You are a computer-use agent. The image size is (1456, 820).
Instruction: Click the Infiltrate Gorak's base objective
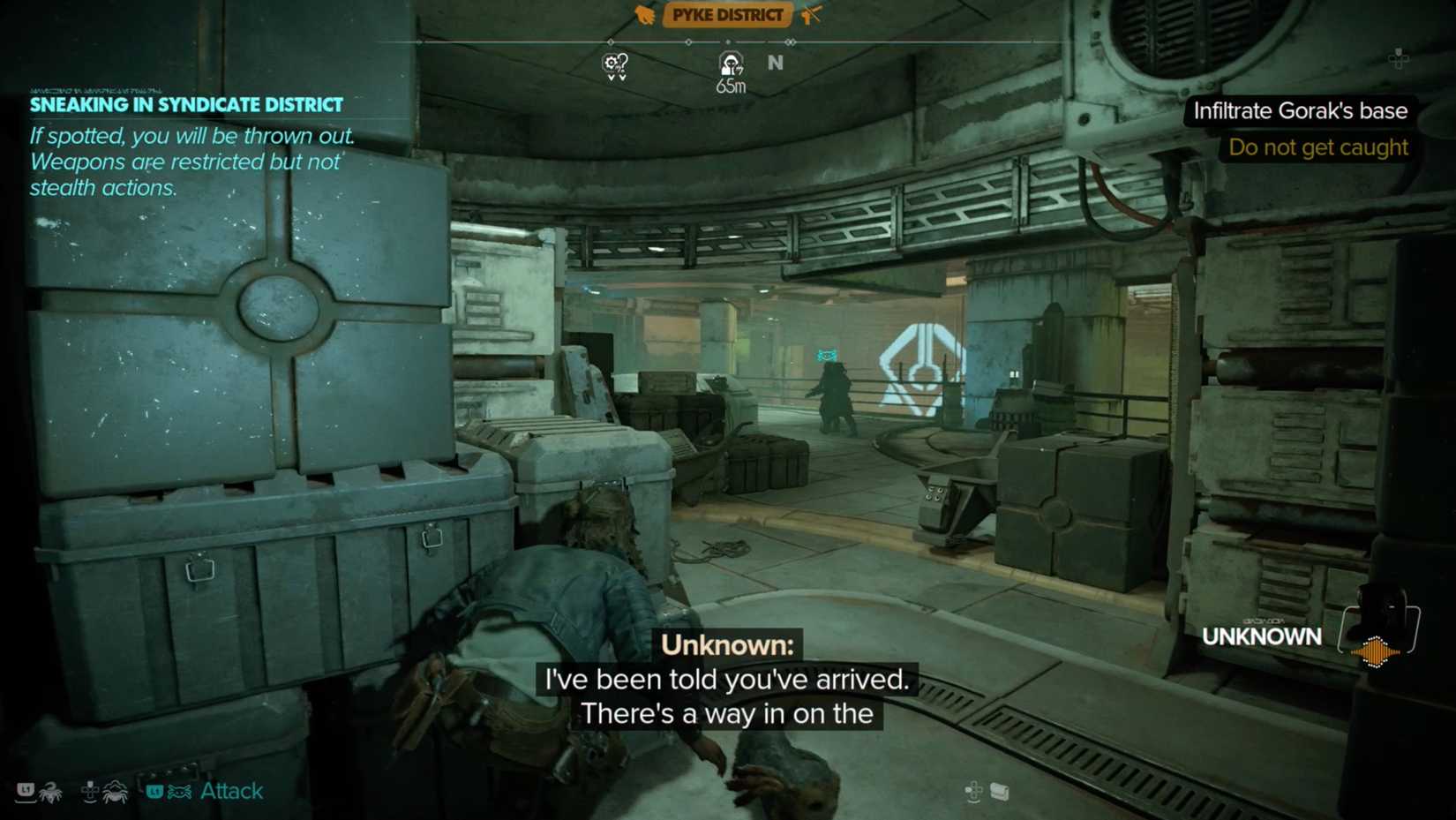pos(1301,110)
